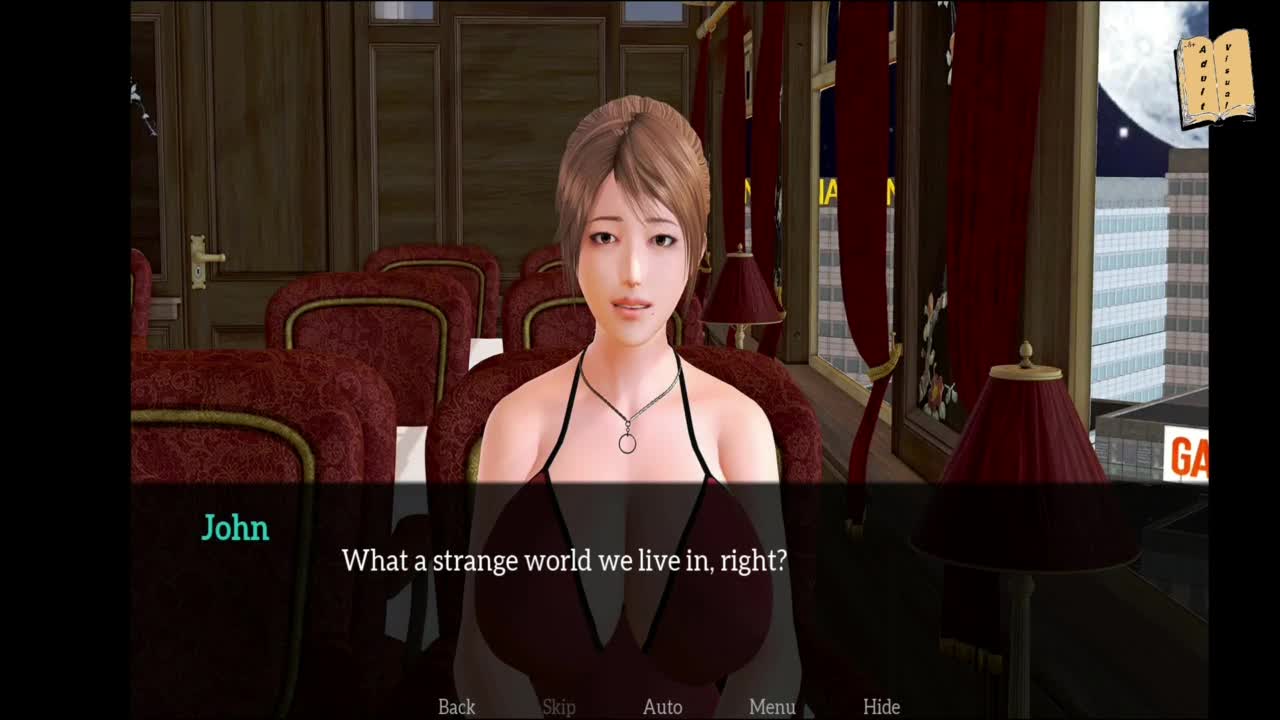Viewport: 1280px width, 720px height.
Task: Open the game Menu
Action: coord(772,707)
